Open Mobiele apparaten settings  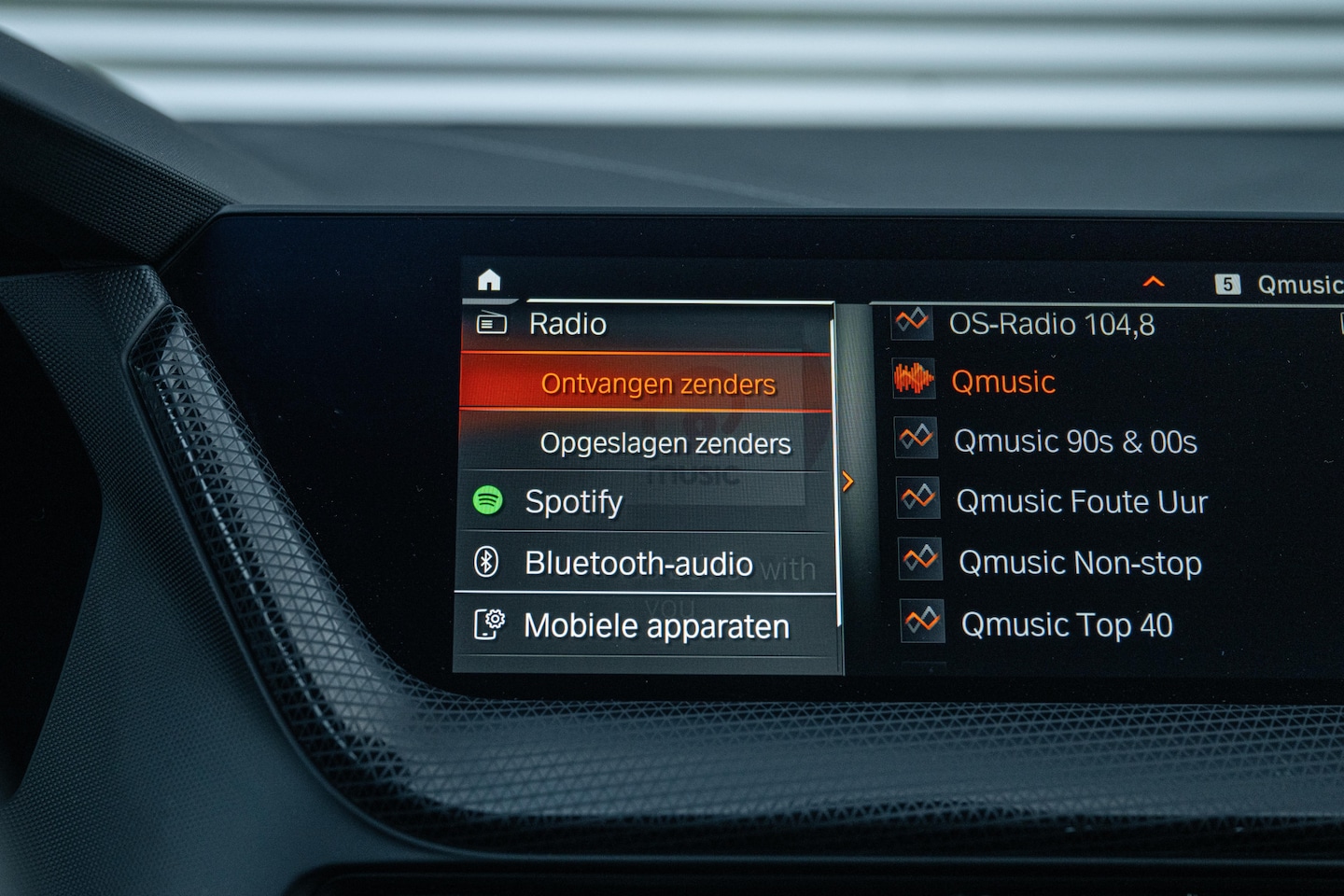click(656, 626)
